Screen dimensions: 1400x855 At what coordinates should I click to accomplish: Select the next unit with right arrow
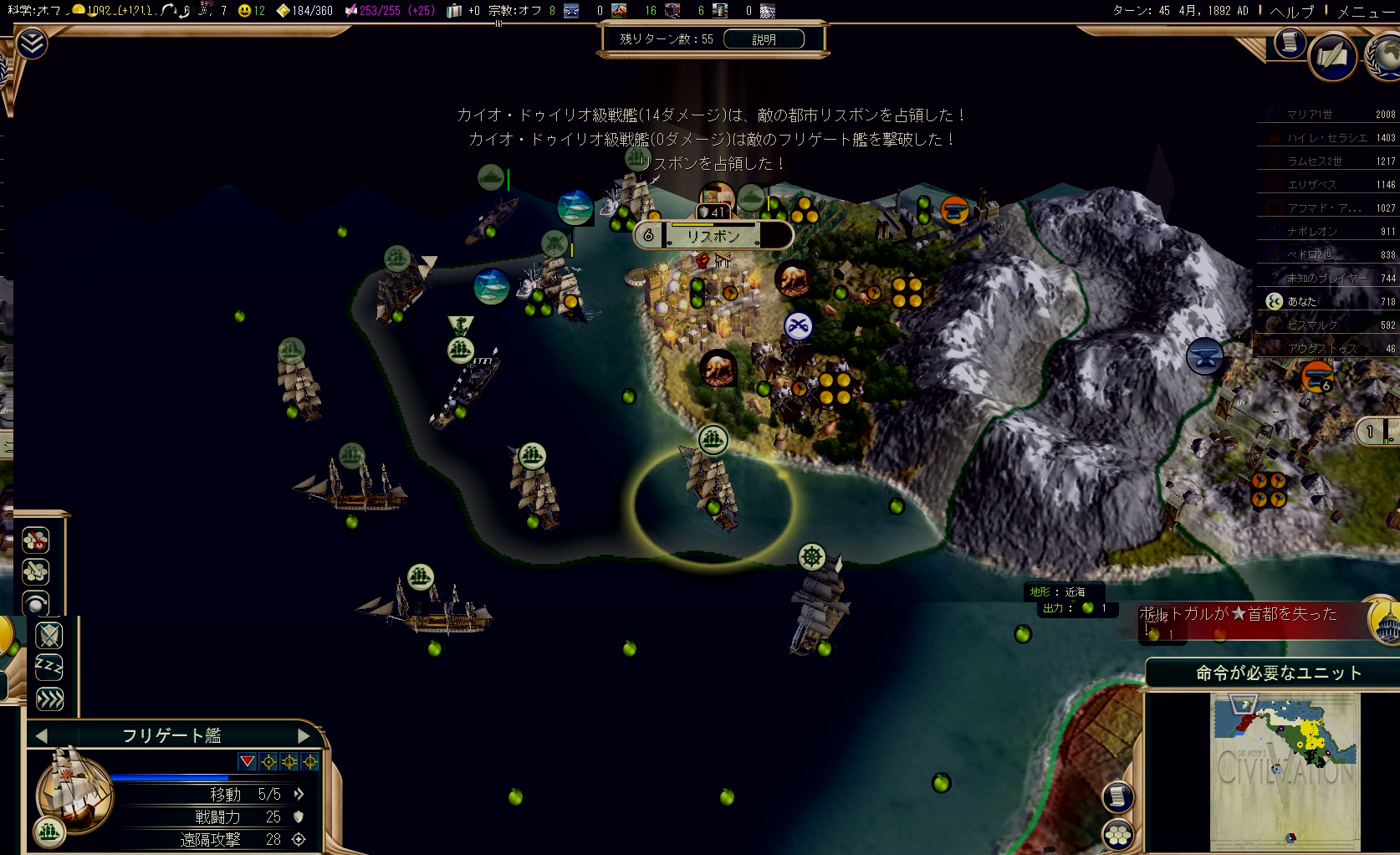pos(303,735)
